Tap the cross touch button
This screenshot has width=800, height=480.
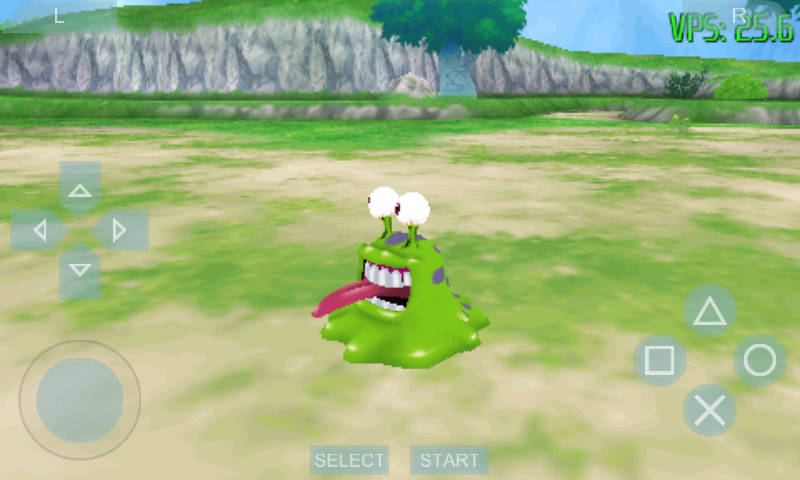[x=710, y=410]
